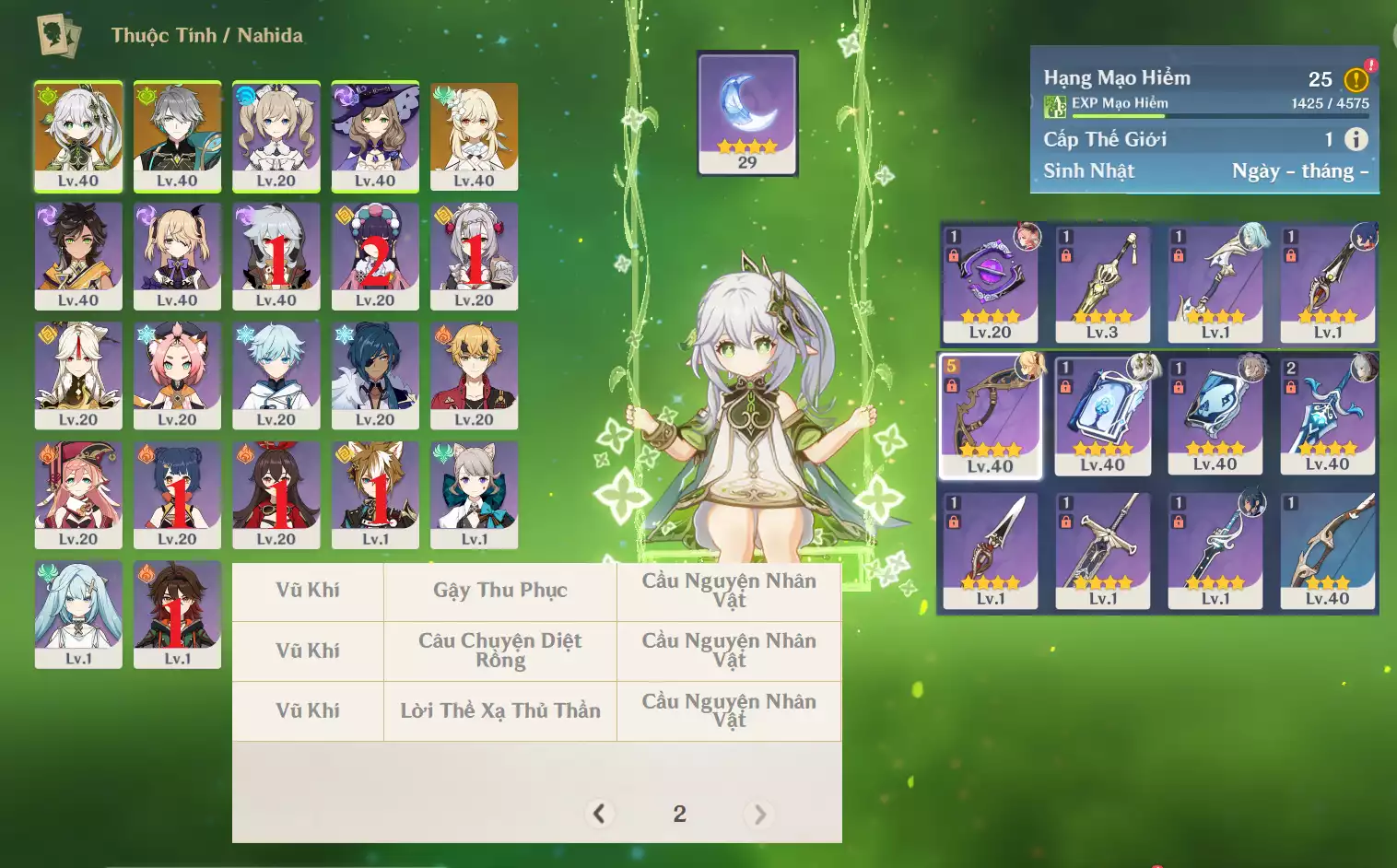The image size is (1397, 868).
Task: Select Faruzan's Lv.1 portrait
Action: [78, 615]
